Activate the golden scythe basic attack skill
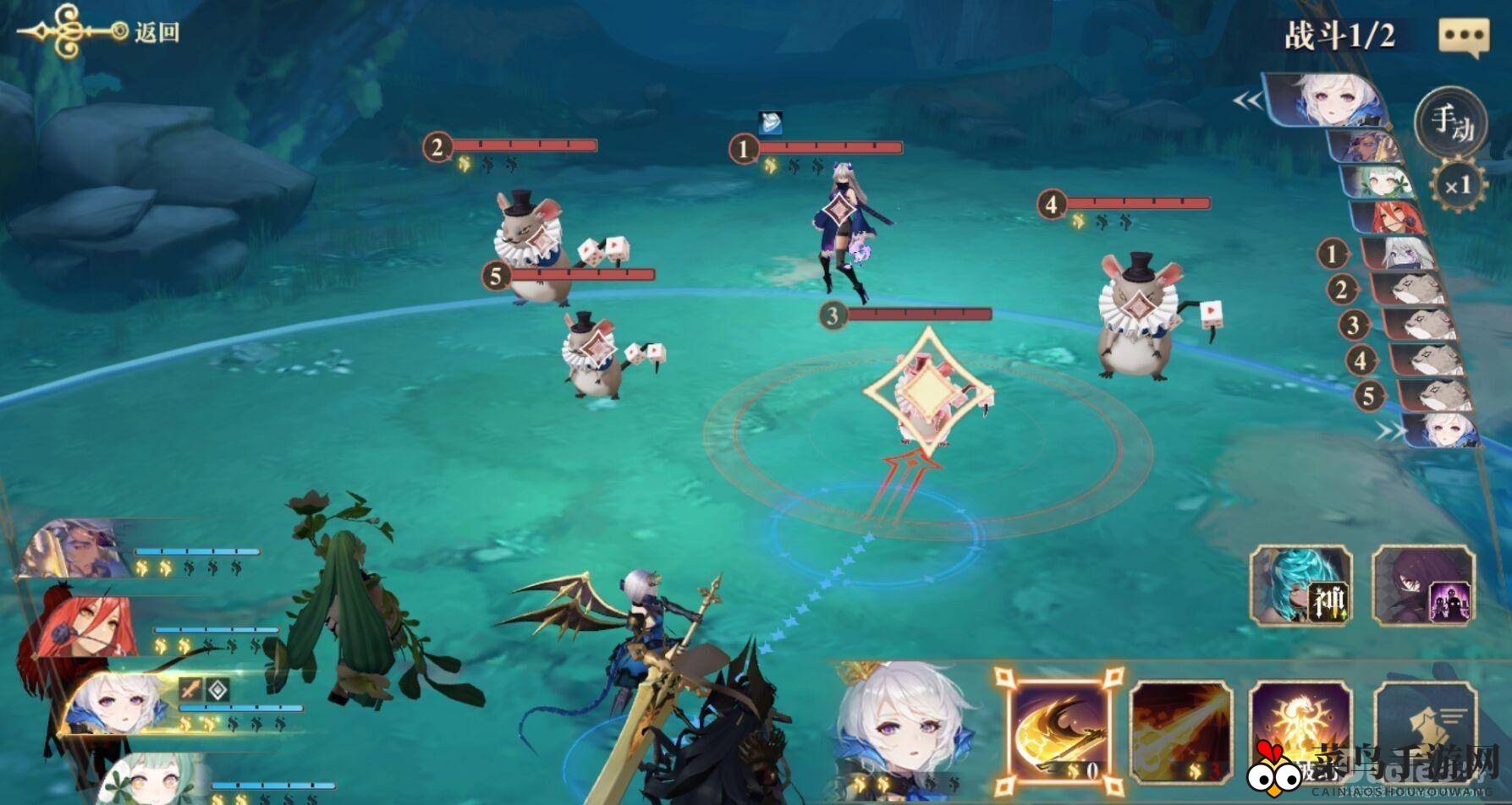1512x805 pixels. (x=1059, y=730)
